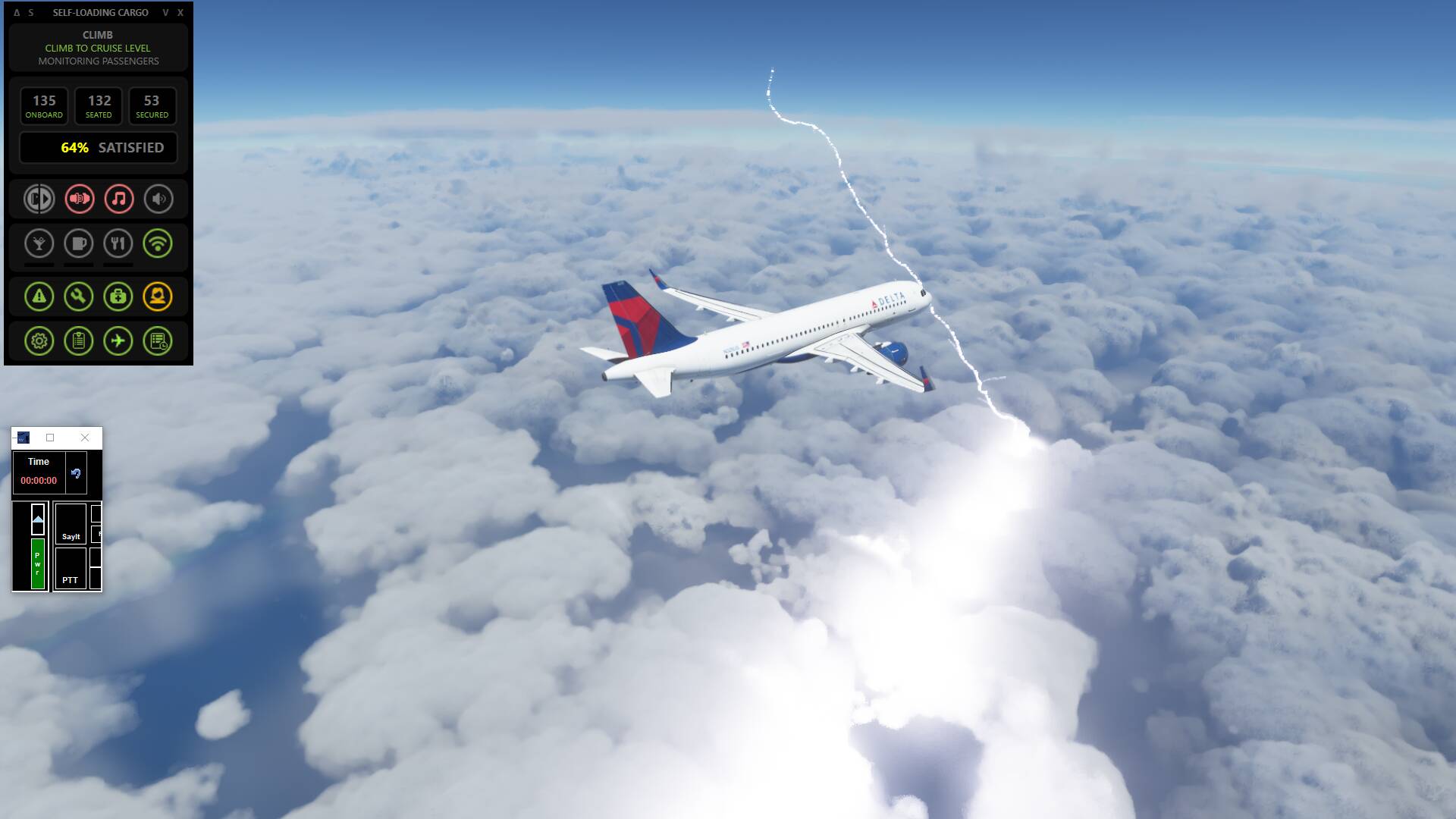This screenshot has height=819, width=1456.
Task: Toggle the seatbelt sign icon
Action: [x=79, y=199]
